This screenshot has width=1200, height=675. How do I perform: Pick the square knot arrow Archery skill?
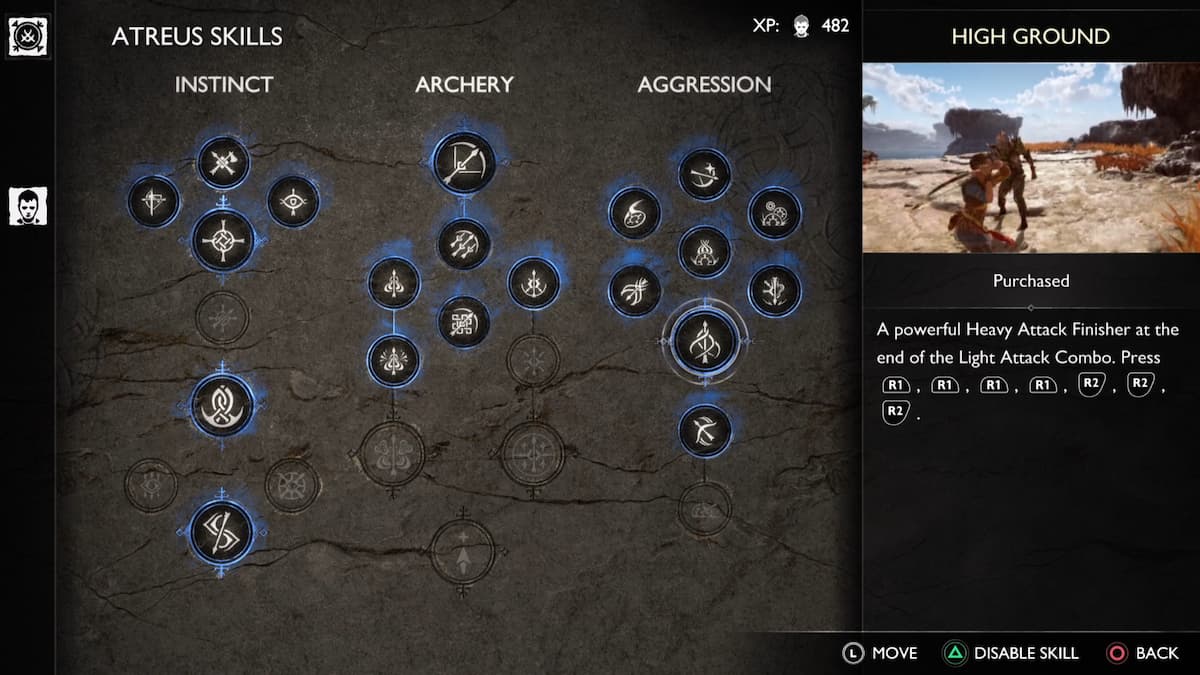click(464, 321)
